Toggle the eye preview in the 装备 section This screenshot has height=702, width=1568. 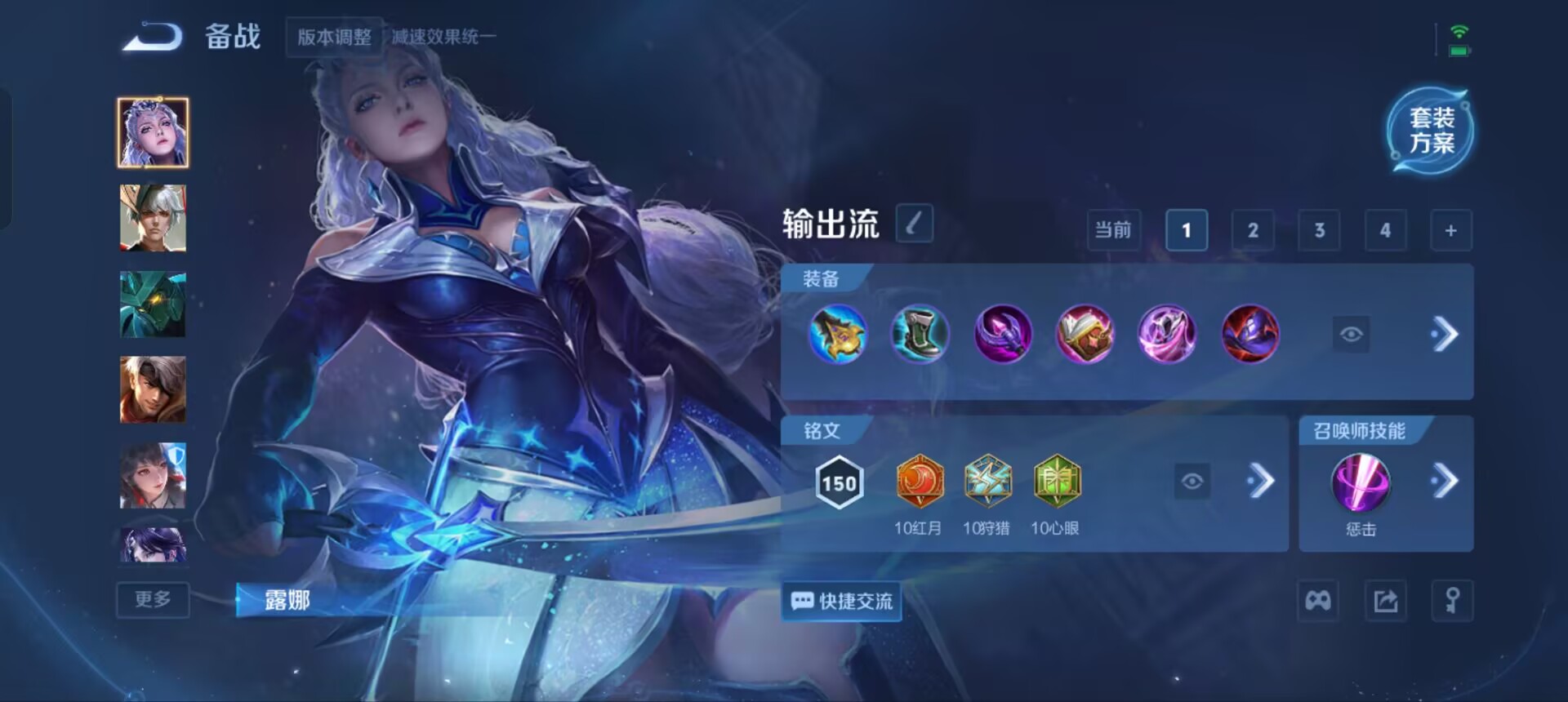coord(1352,335)
